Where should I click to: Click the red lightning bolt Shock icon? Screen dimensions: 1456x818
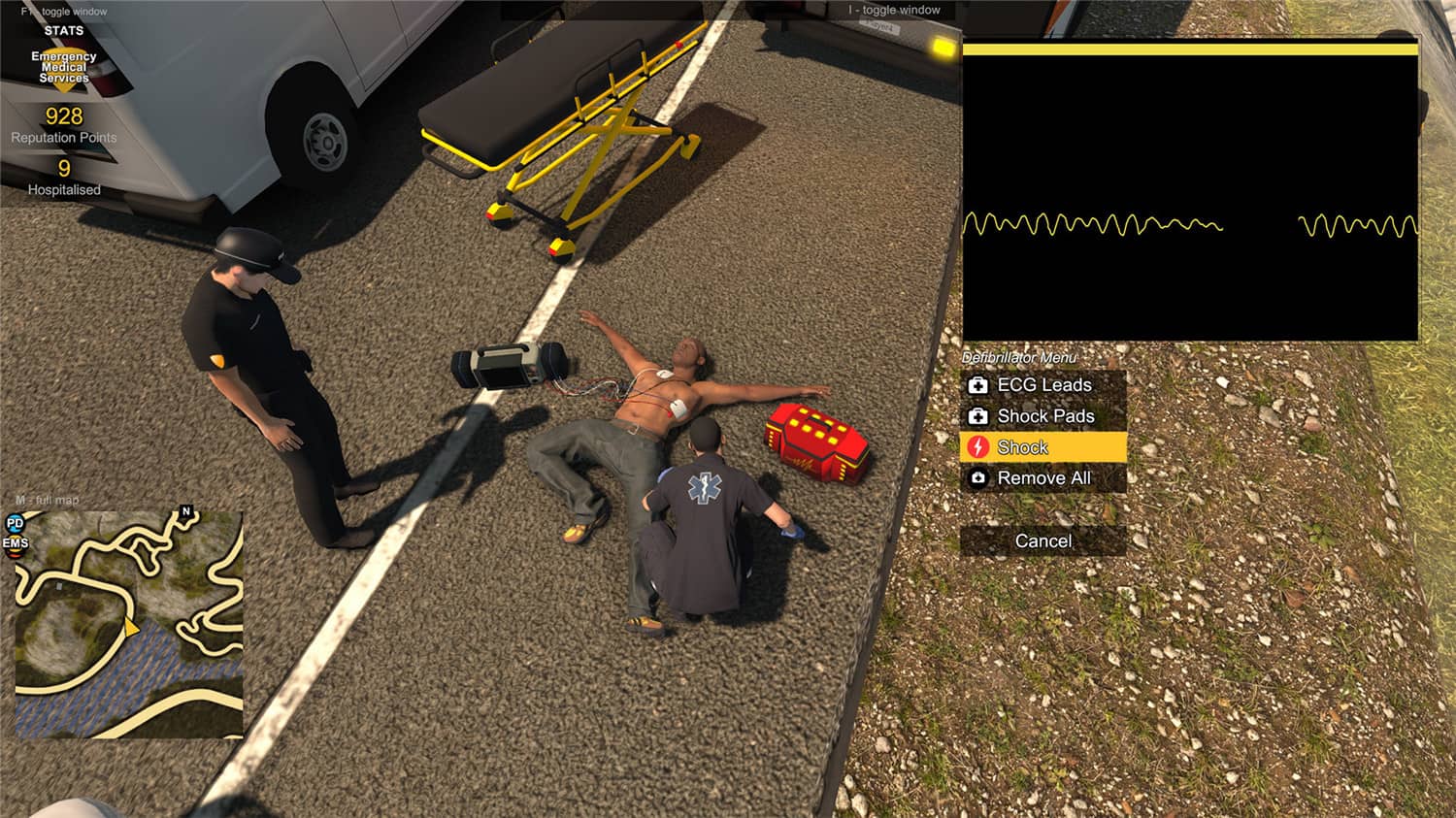[x=977, y=447]
